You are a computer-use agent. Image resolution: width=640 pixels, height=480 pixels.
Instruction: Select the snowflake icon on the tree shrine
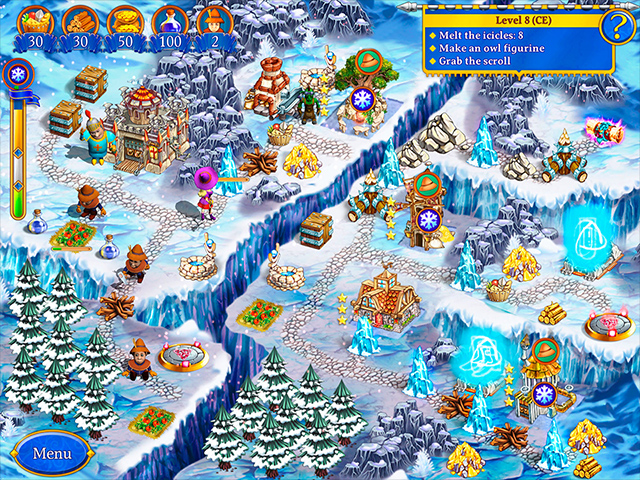click(x=361, y=99)
